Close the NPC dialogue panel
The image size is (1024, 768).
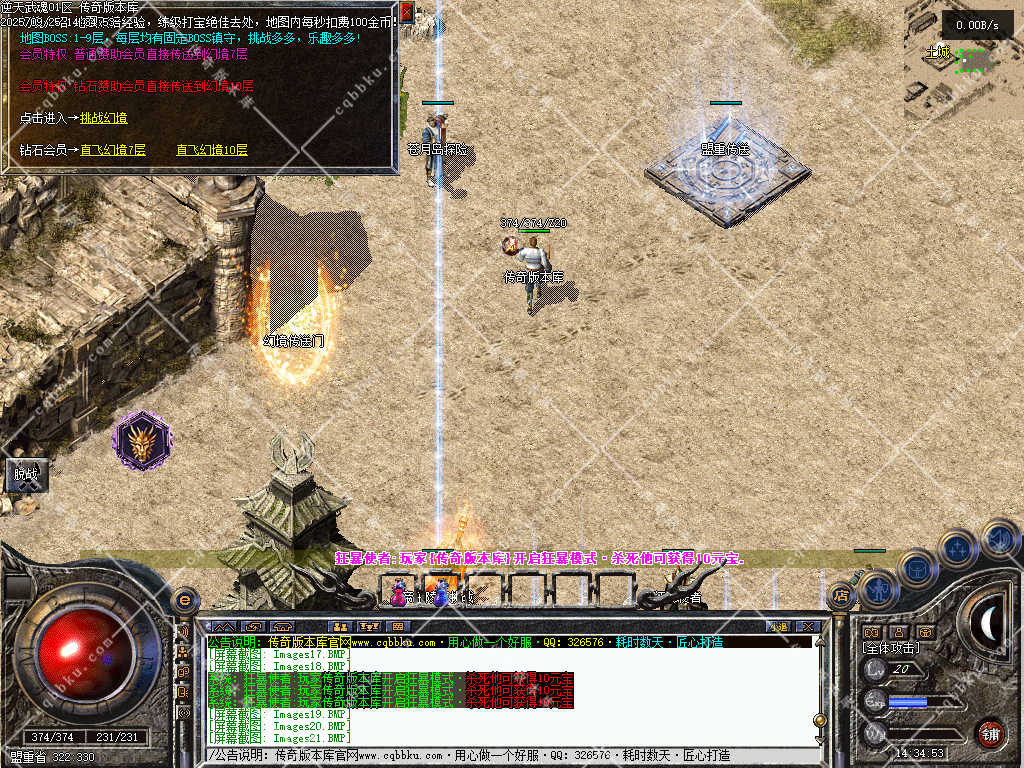[406, 12]
